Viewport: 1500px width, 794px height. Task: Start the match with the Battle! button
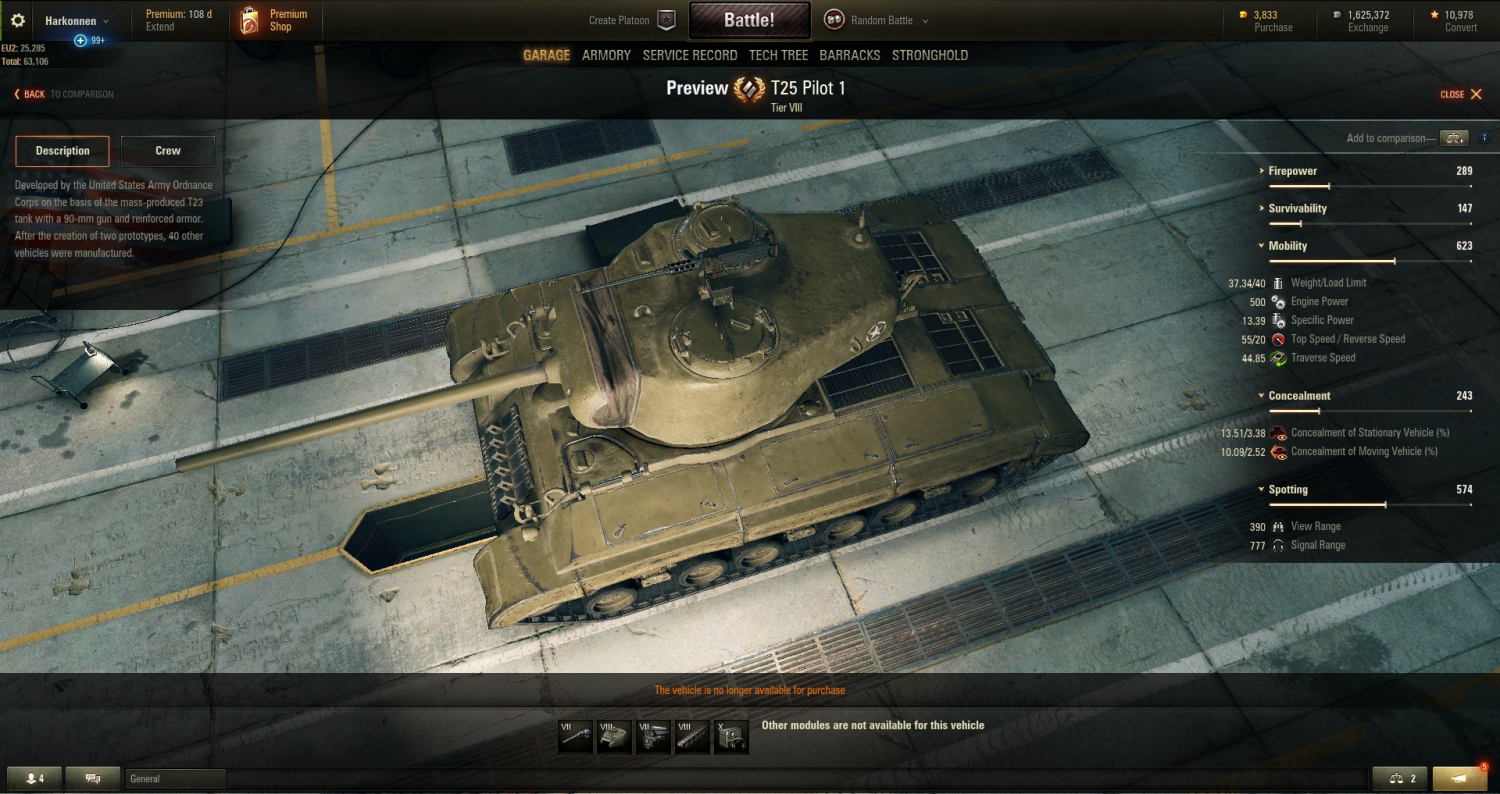point(749,20)
